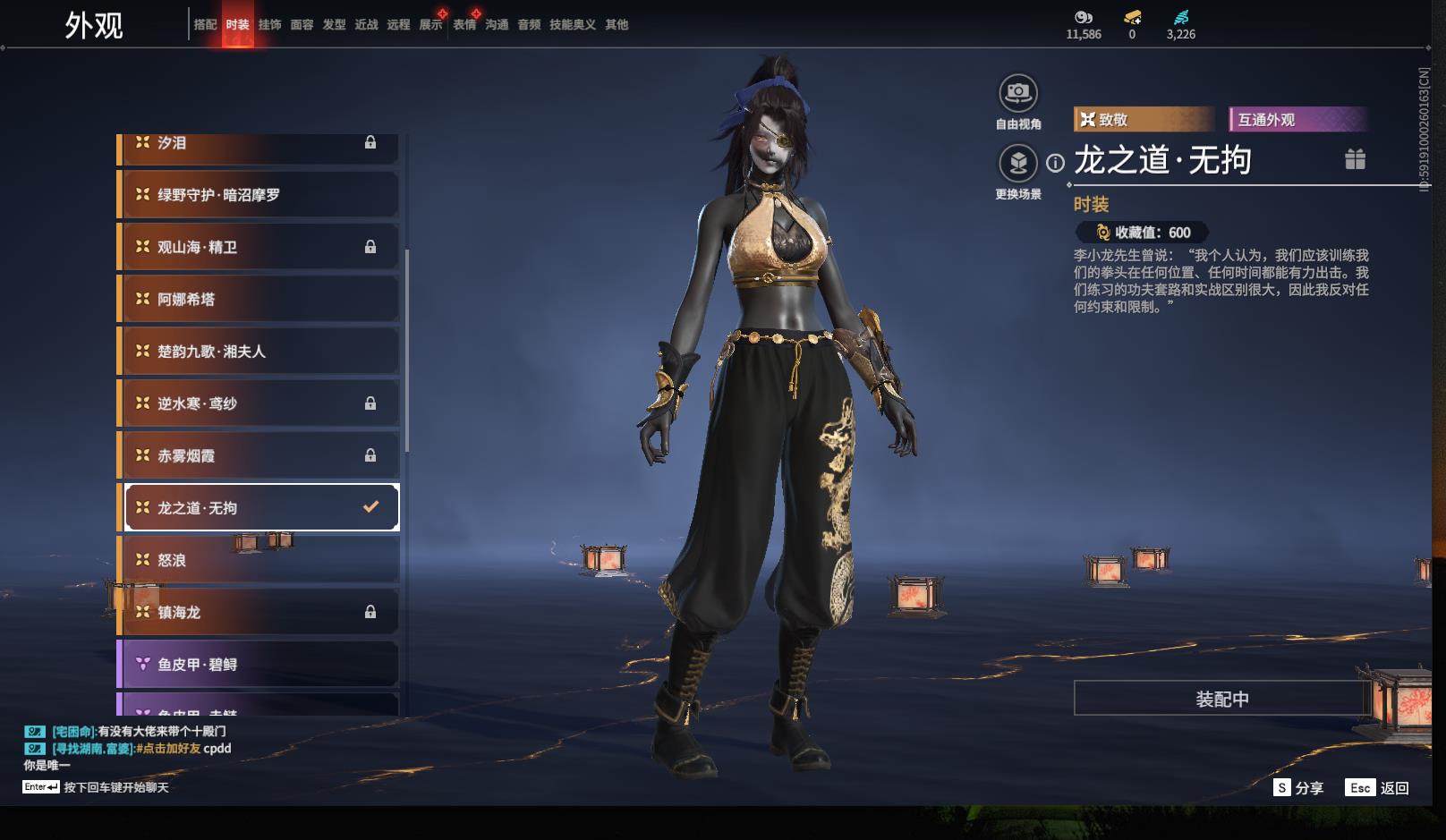Select the locked 逆水寒·鸾纱 outfit
The height and width of the screenshot is (840, 1446).
coord(259,403)
